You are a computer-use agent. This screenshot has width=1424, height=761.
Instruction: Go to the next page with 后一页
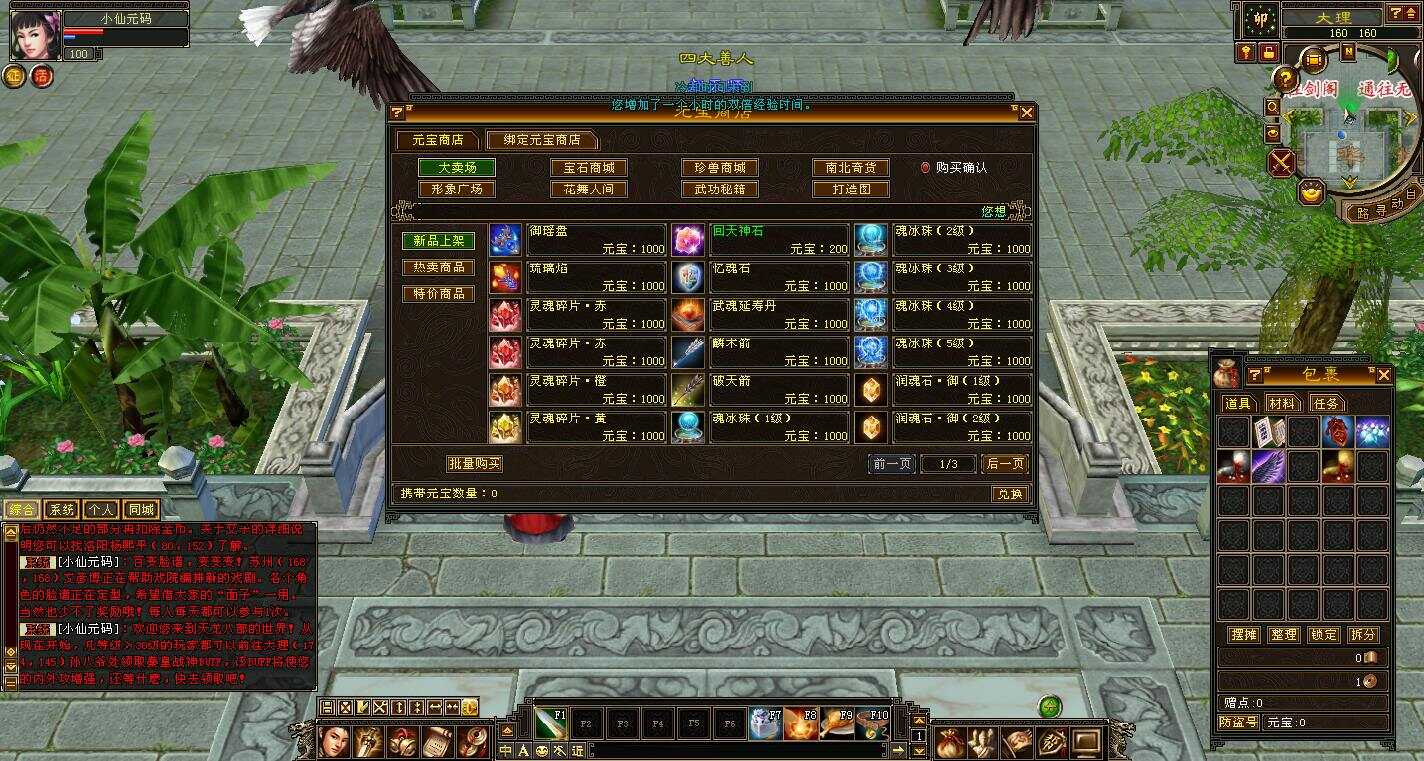pos(1004,464)
